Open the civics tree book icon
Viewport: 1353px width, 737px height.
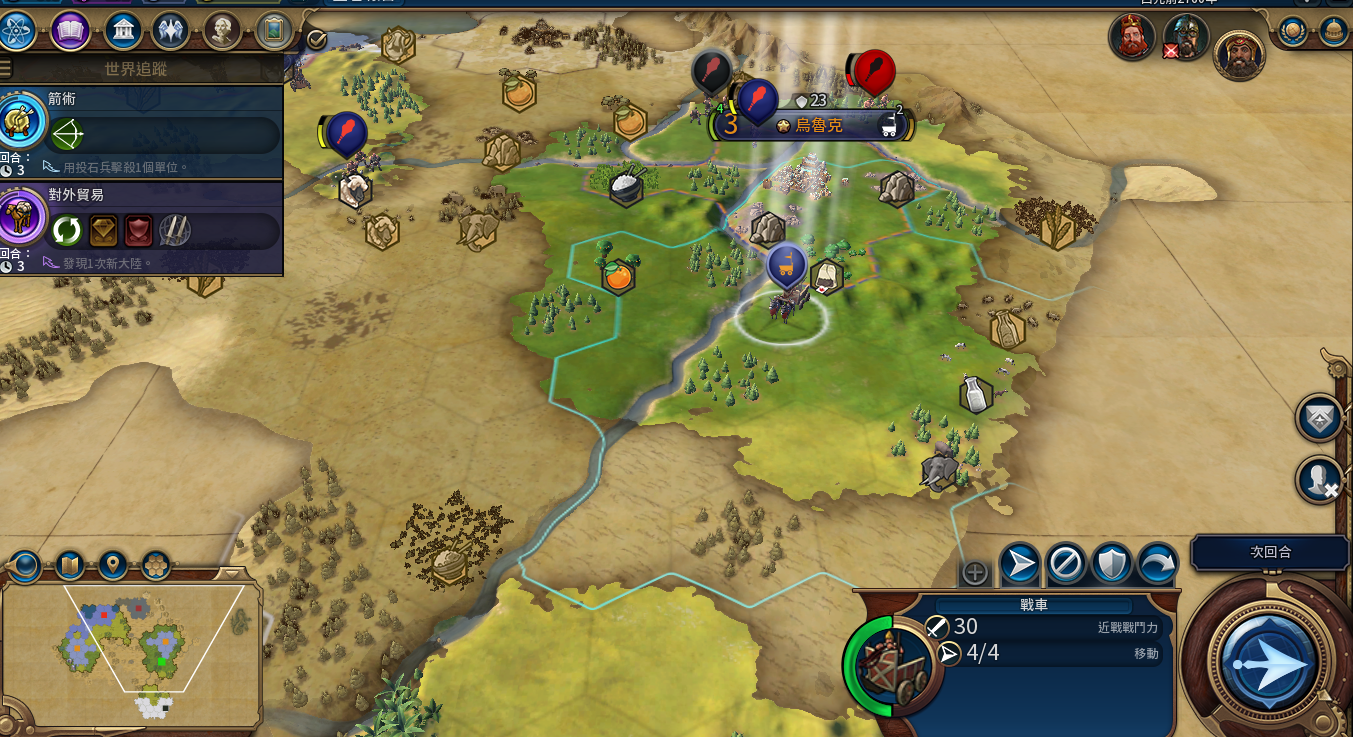pos(70,31)
